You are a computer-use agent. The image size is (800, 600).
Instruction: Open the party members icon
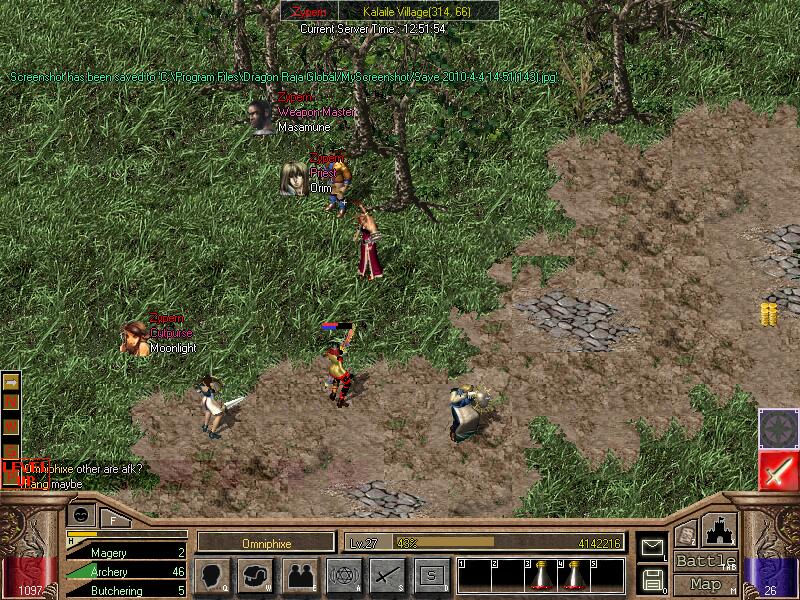pos(300,575)
